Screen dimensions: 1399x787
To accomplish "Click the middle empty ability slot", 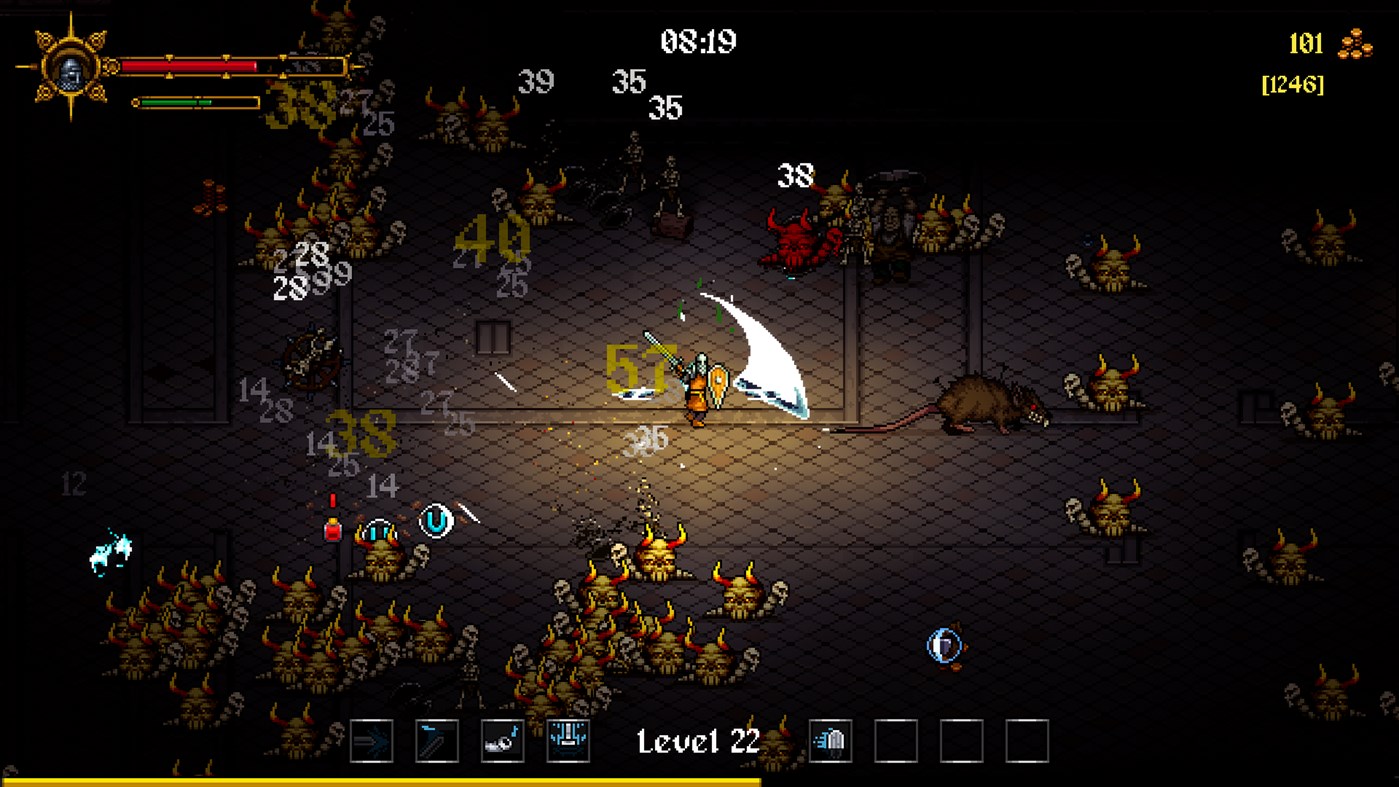I will 961,740.
